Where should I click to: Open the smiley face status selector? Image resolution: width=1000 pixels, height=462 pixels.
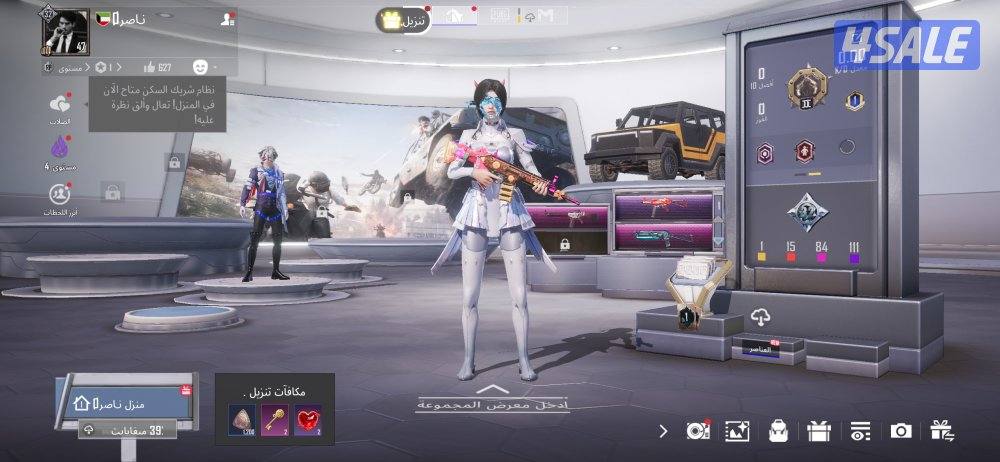point(199,67)
